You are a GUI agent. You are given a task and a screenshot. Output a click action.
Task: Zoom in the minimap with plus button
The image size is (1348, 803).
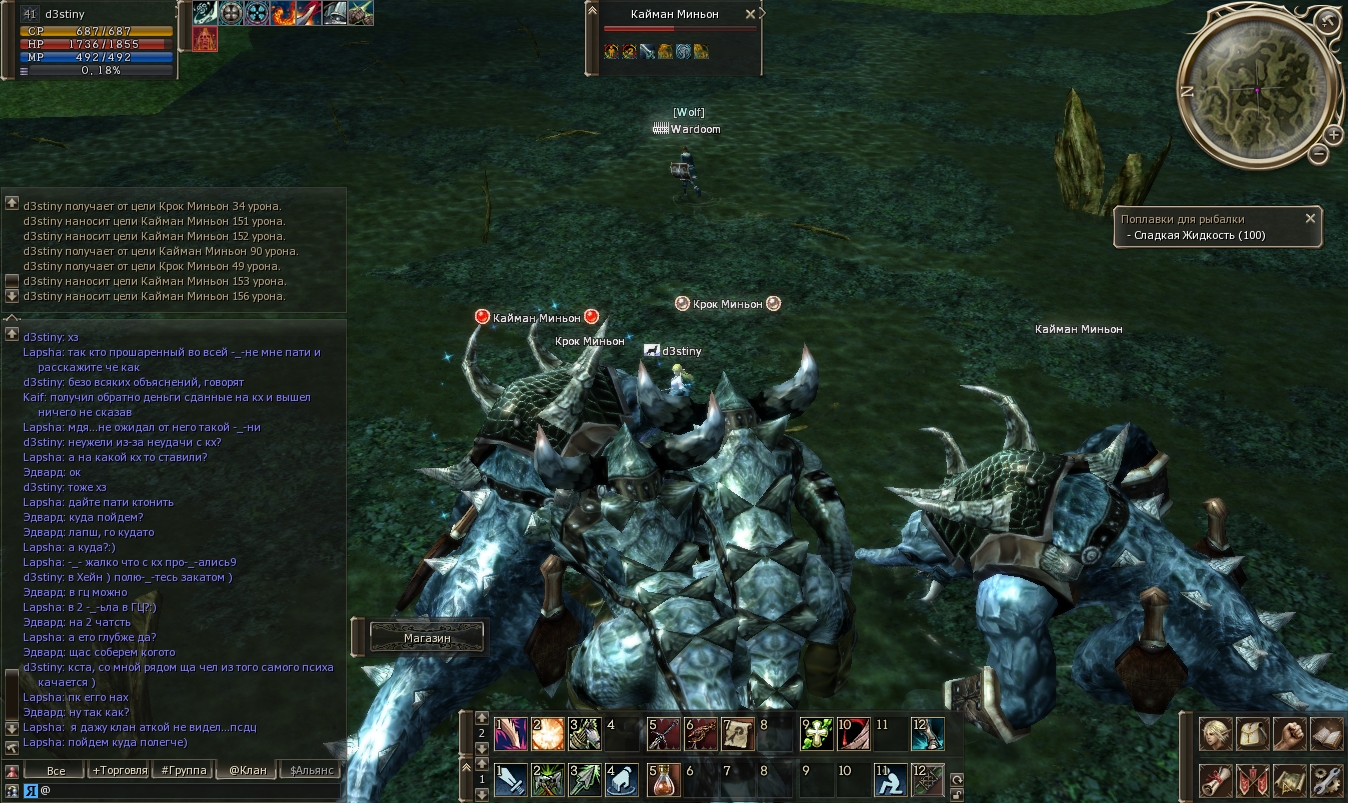click(1334, 135)
